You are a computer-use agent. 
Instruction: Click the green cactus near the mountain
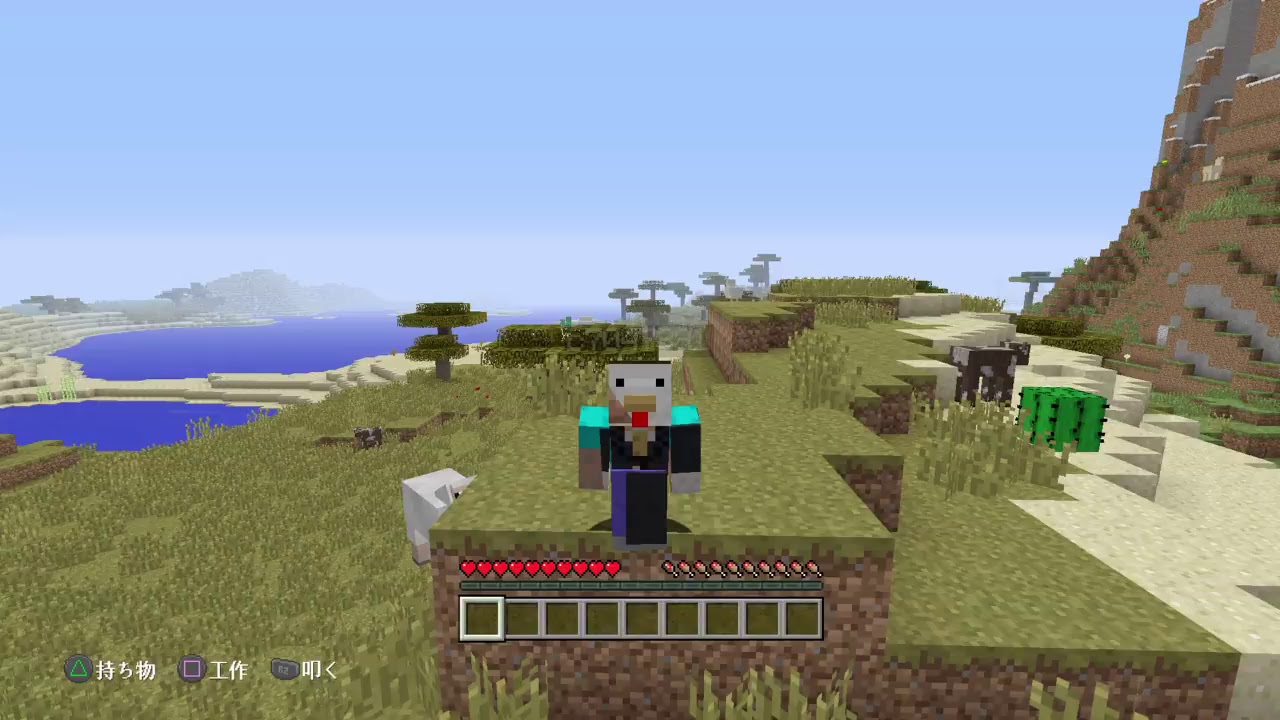click(x=1062, y=415)
